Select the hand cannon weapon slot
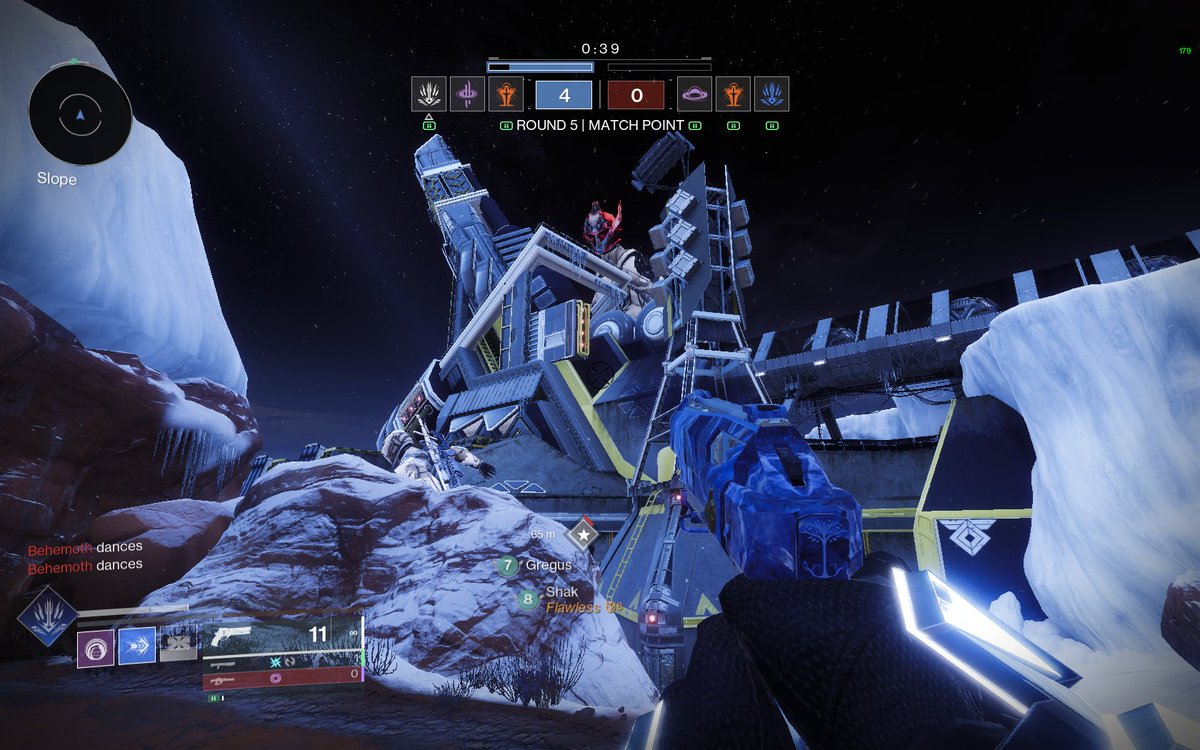 click(x=280, y=635)
